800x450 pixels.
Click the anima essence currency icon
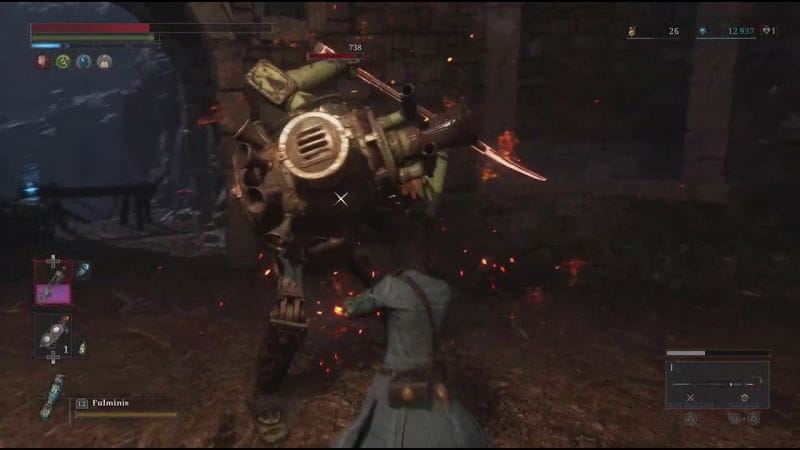[704, 31]
